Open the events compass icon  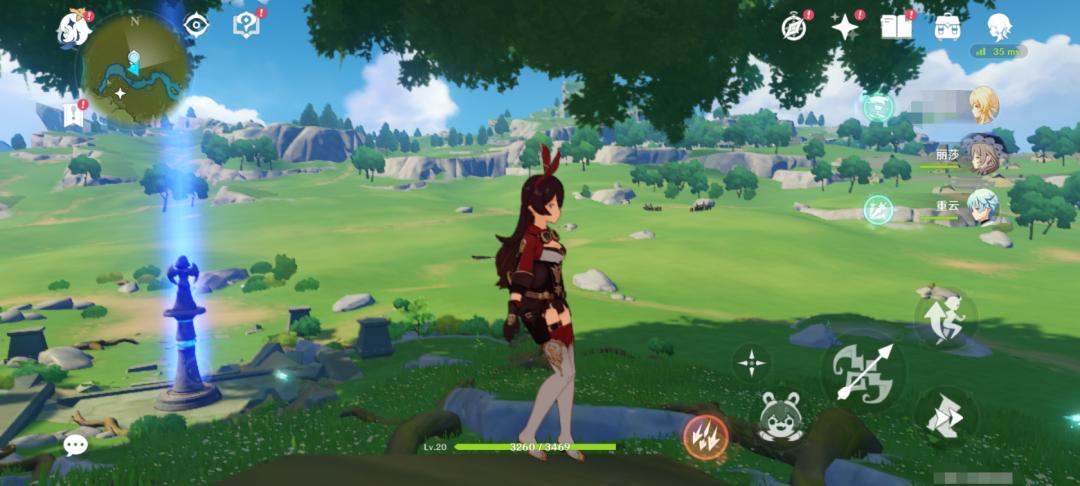794,28
